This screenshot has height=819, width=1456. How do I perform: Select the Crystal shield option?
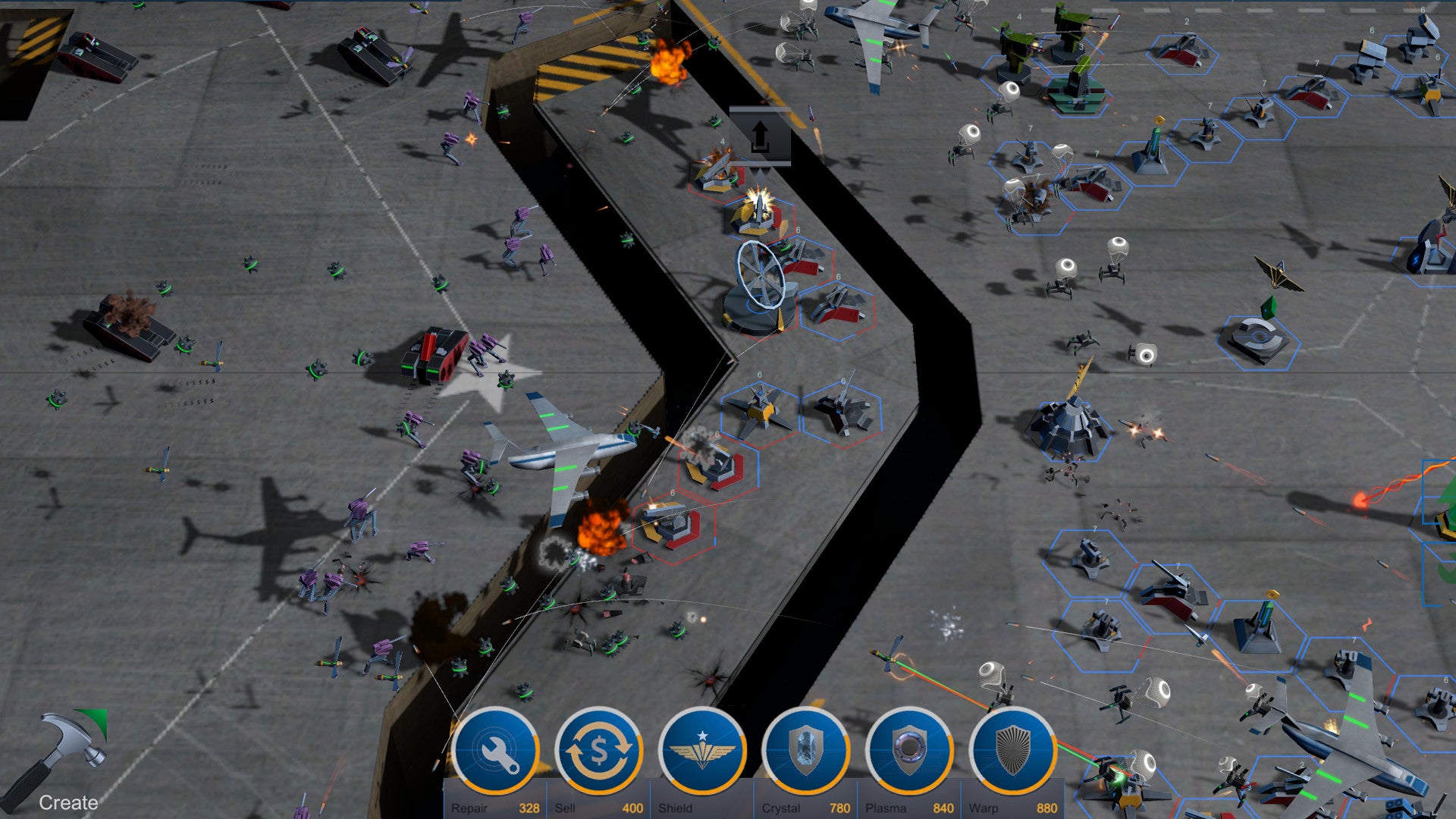click(806, 751)
